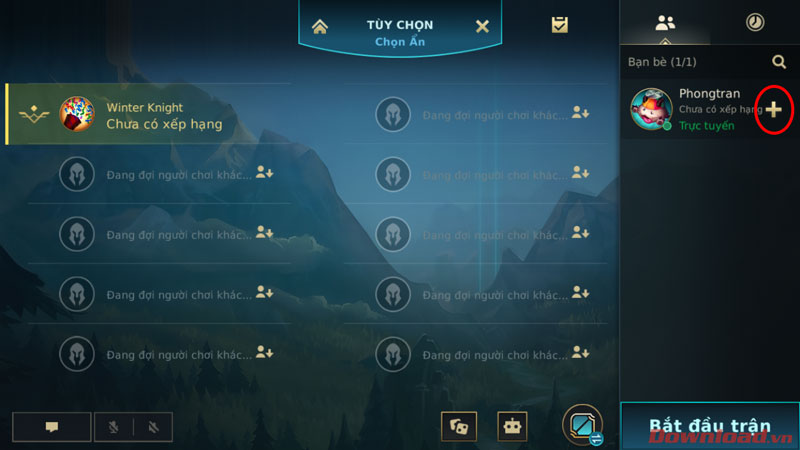This screenshot has height=450, width=800.
Task: Close the Tùy Chọn lobby
Action: [482, 26]
